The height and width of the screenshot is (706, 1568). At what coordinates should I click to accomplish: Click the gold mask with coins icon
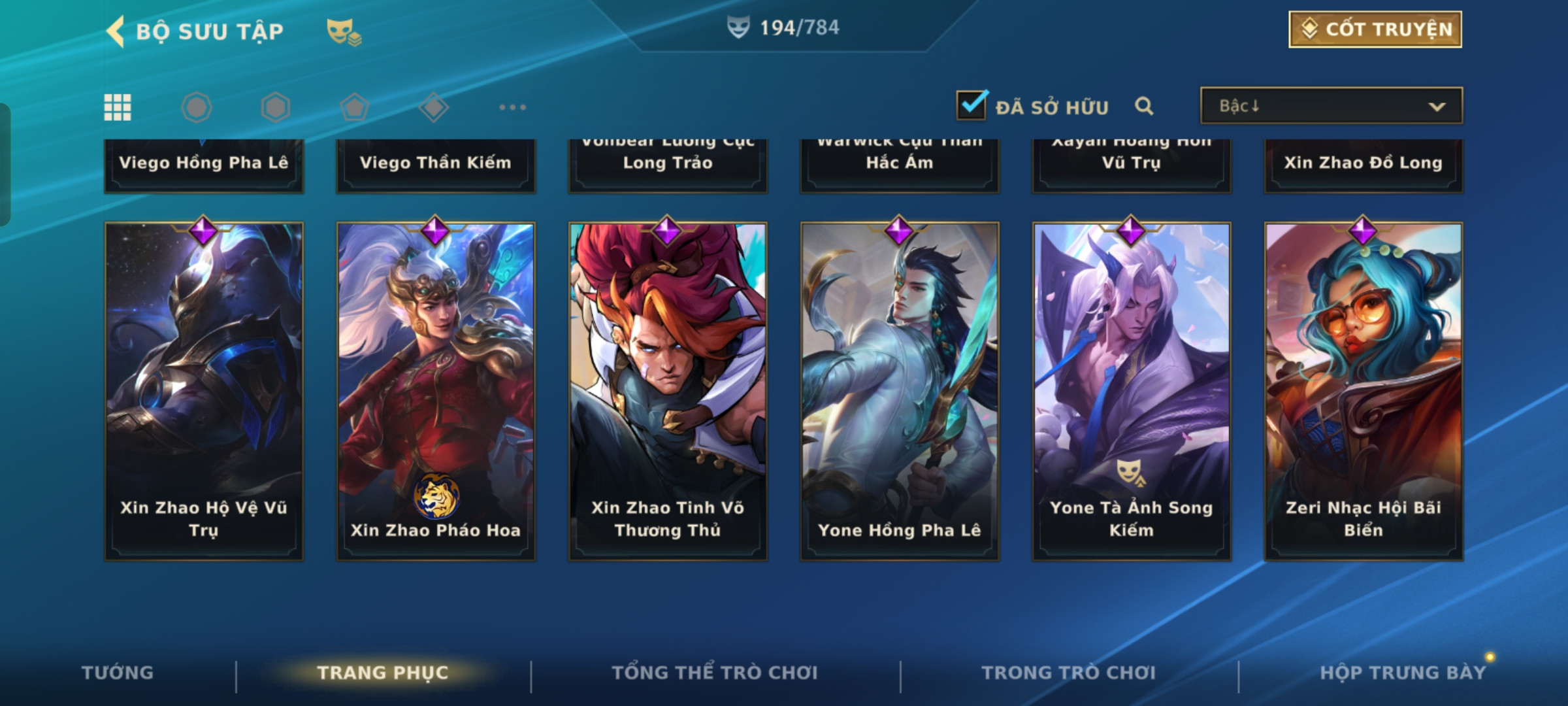344,31
